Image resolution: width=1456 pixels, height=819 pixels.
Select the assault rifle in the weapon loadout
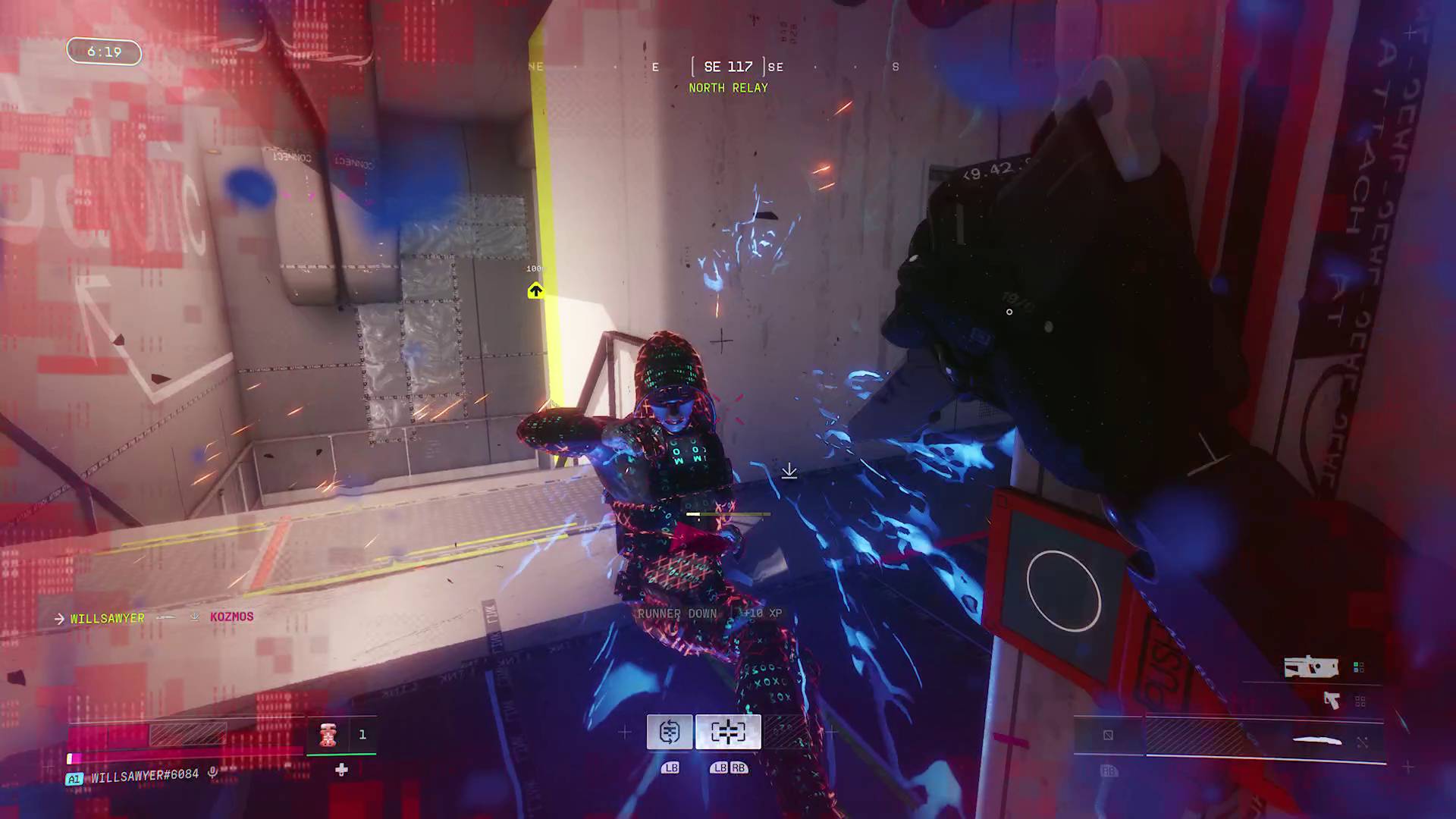1311,667
